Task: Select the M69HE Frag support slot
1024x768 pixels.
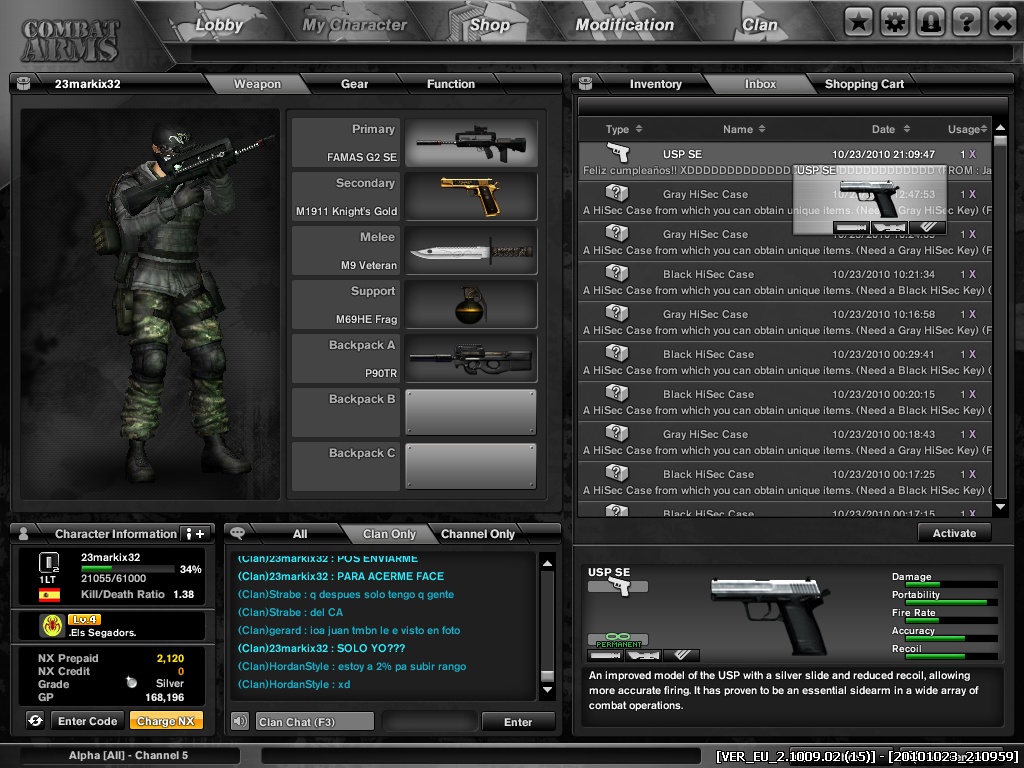Action: 471,305
